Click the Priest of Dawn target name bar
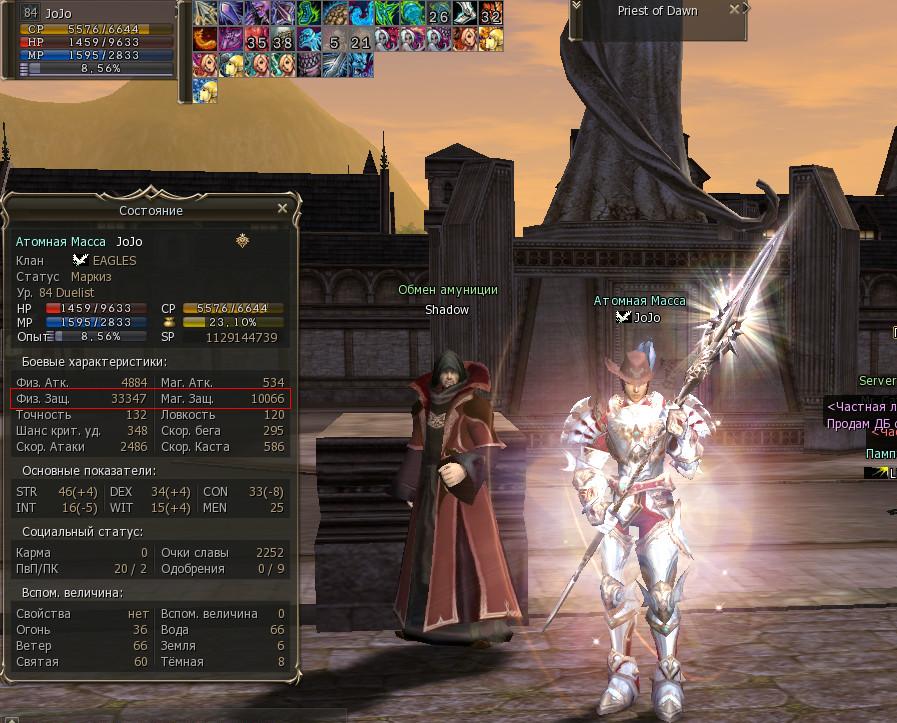The width and height of the screenshot is (897, 723). point(657,11)
